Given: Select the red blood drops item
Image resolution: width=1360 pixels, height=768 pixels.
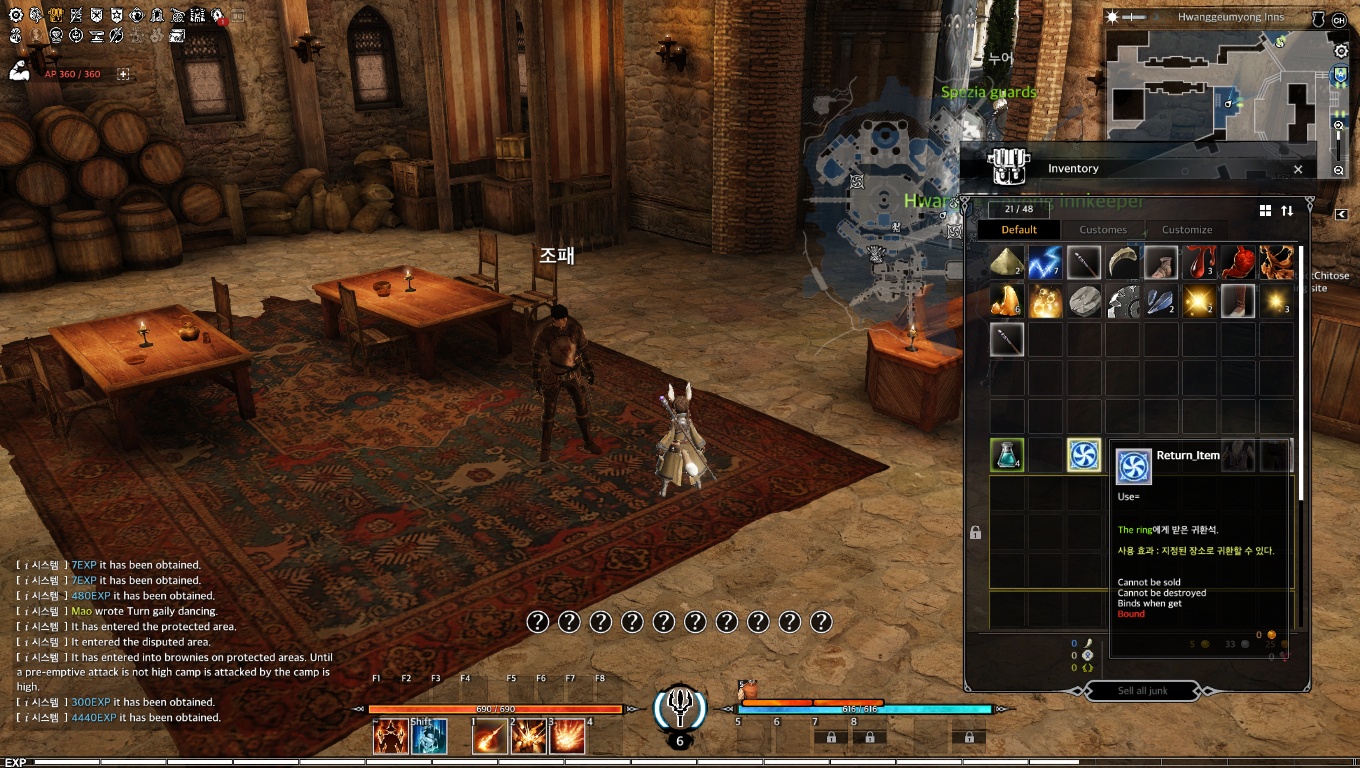Looking at the screenshot, I should pos(1199,263).
